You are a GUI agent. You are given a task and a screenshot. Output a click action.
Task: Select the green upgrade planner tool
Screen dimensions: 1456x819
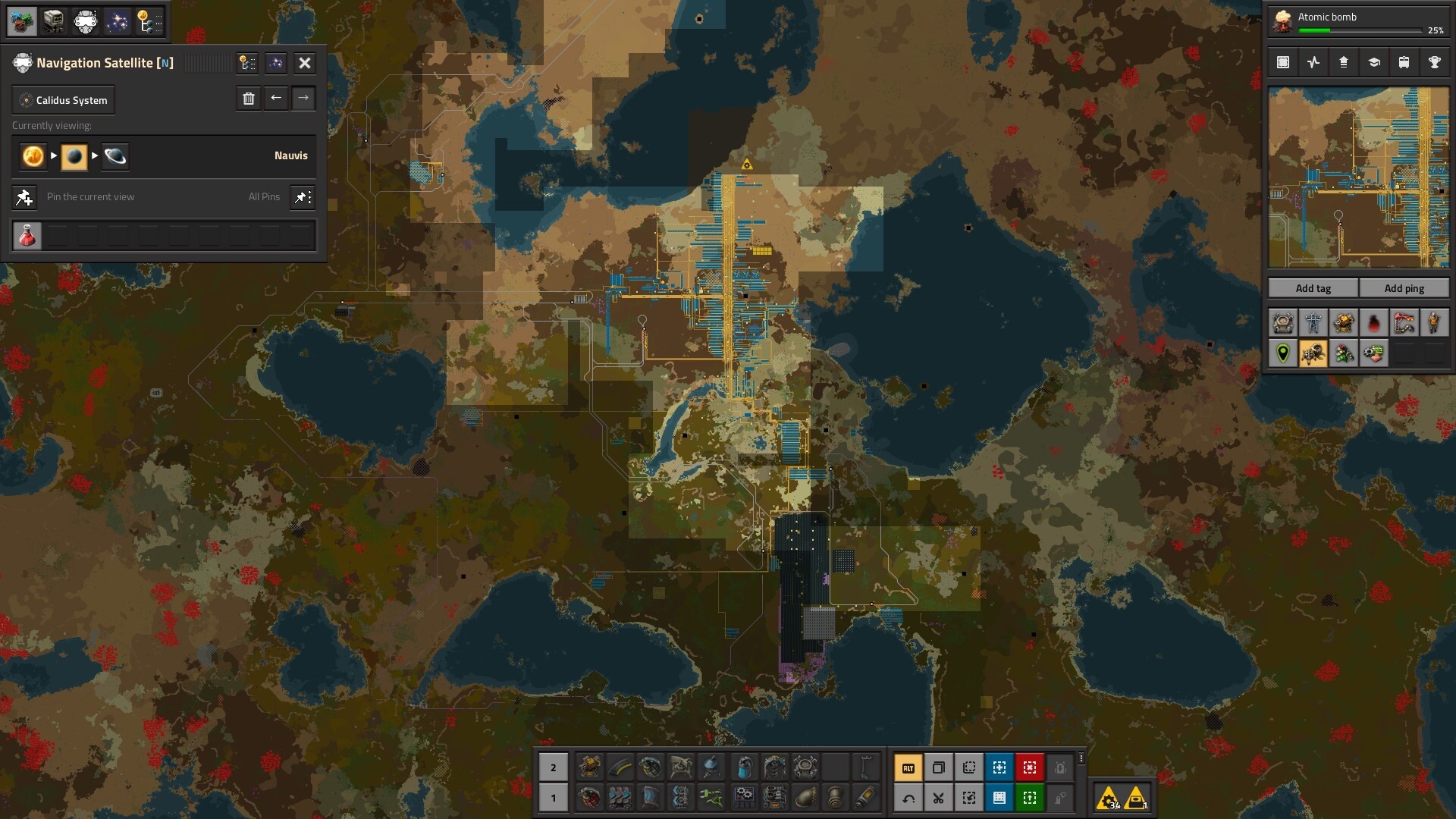1029,798
